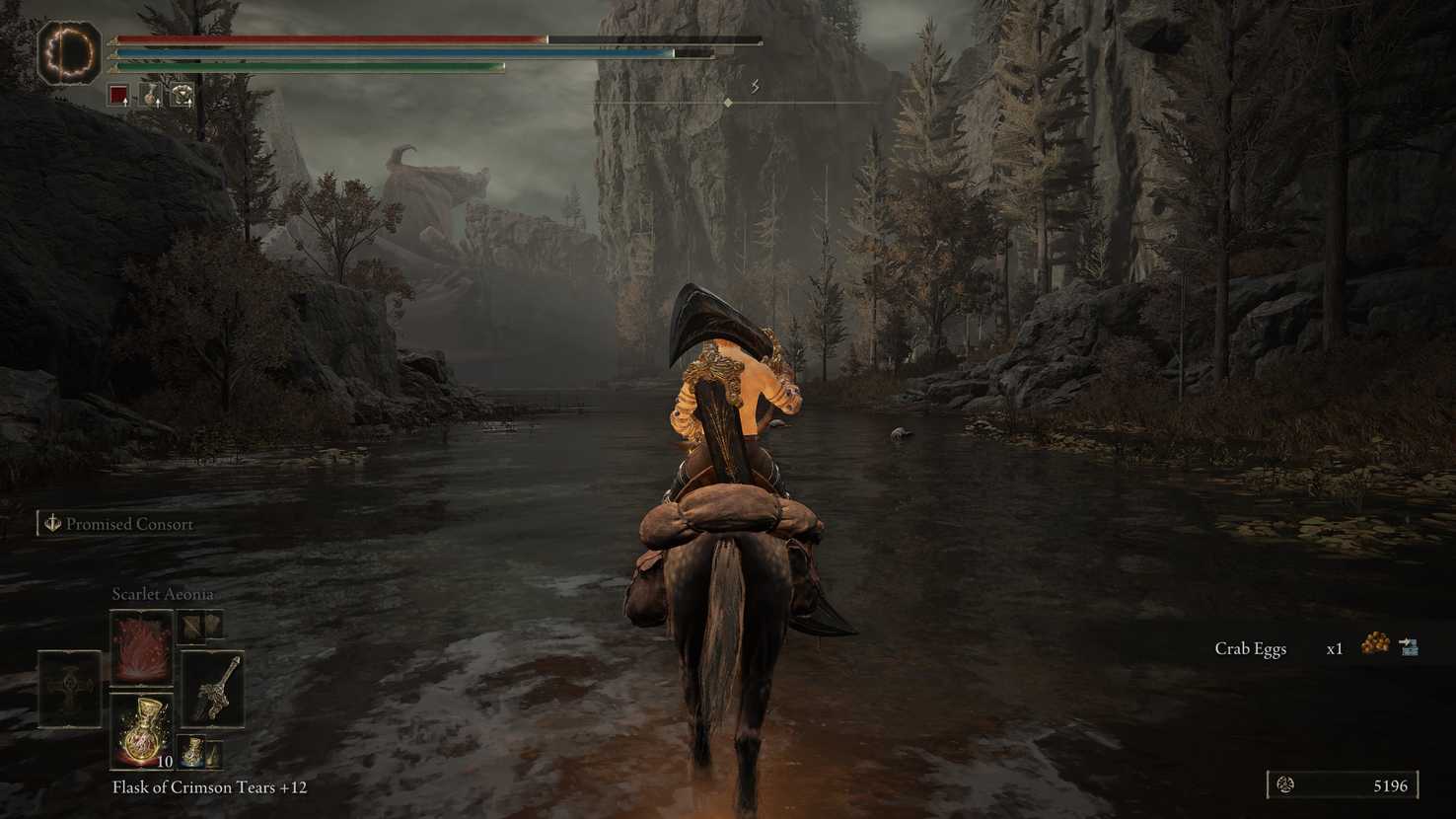Click the small blue flask pouch icon
This screenshot has height=819, width=1456.
point(192,752)
